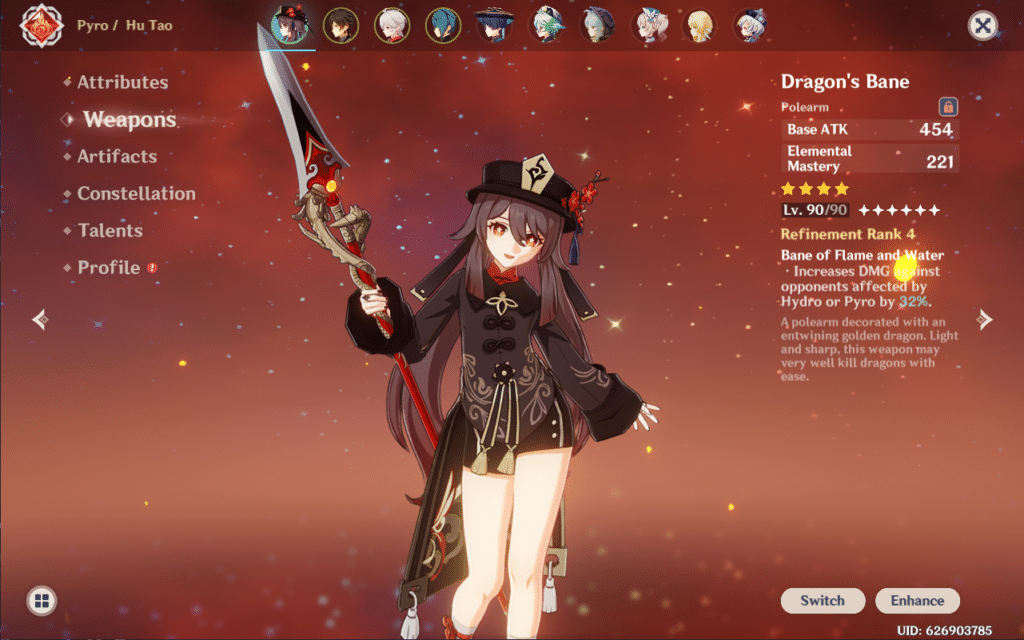Switch to Zhongli's brown-haired portrait
The width and height of the screenshot is (1024, 640).
coord(341,25)
